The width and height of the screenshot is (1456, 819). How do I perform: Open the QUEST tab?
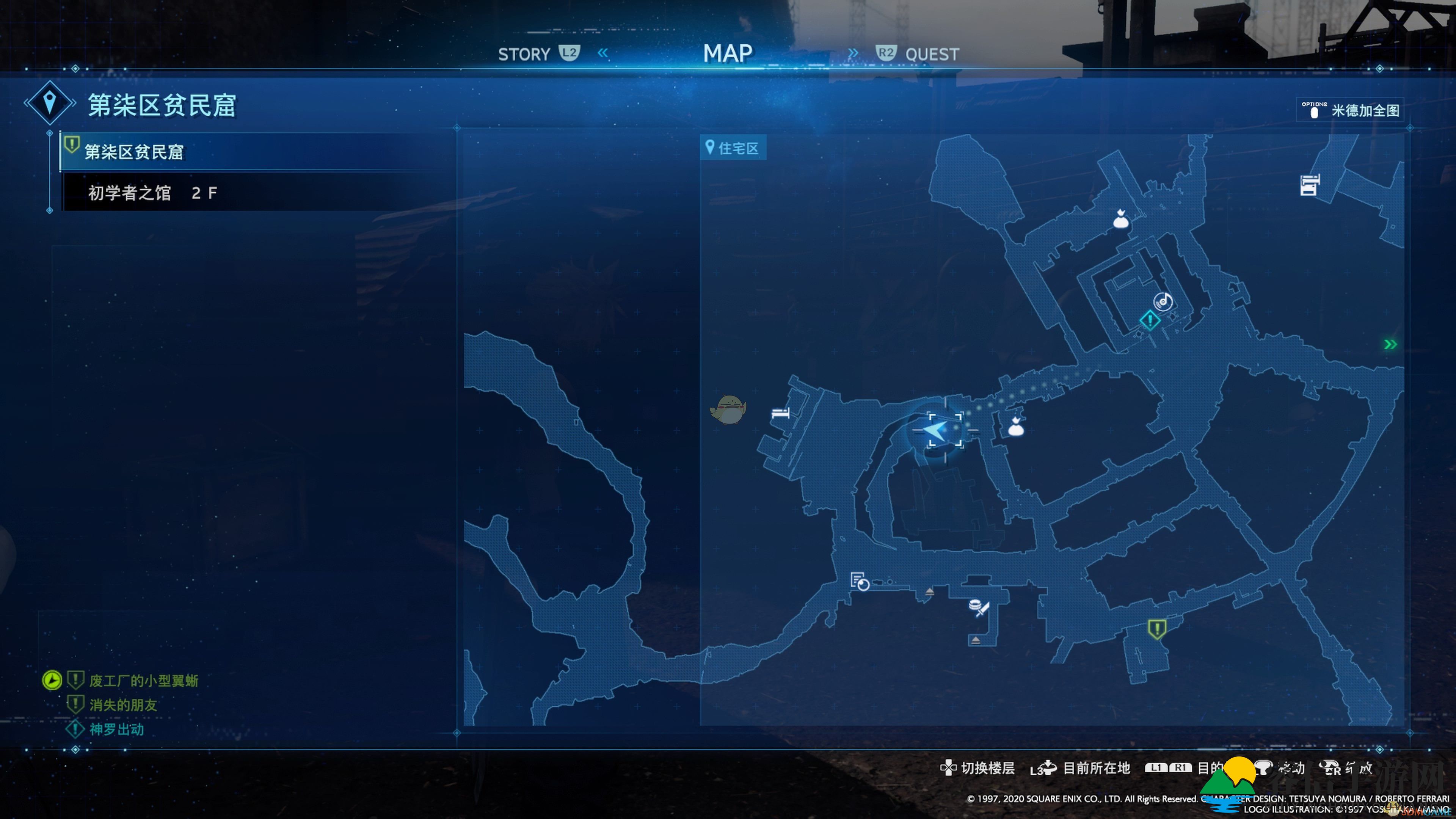[x=931, y=54]
